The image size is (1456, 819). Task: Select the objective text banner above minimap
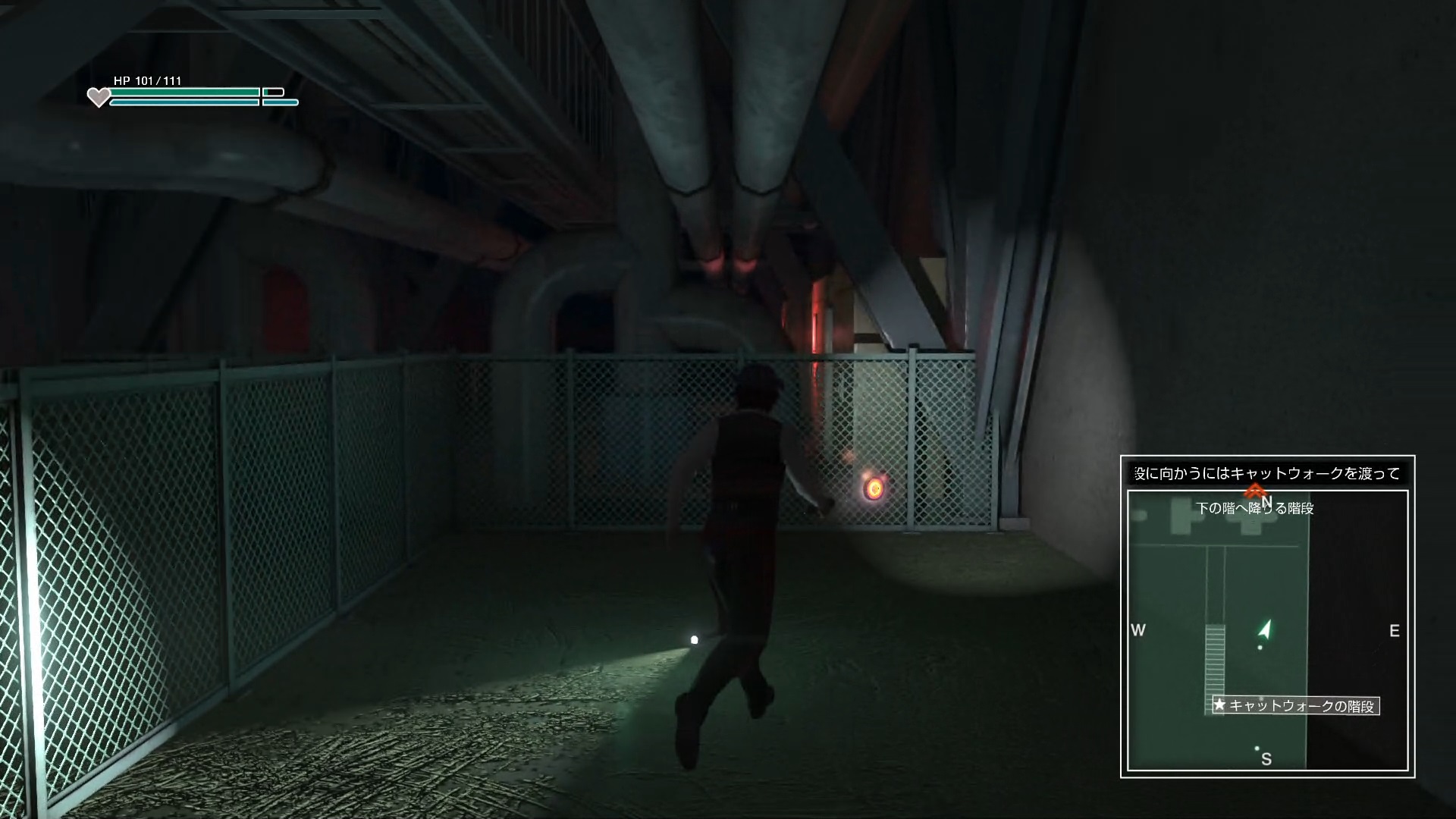[x=1267, y=473]
